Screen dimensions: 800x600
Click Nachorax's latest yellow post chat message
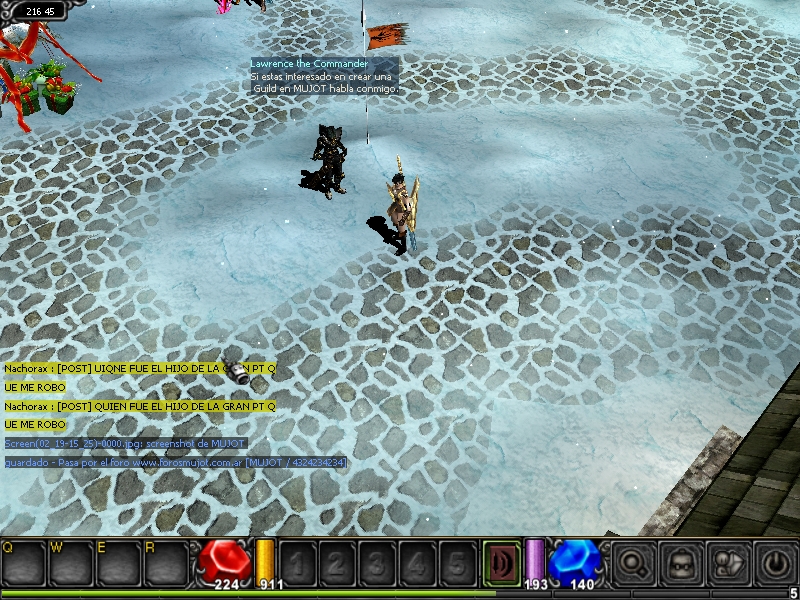point(139,406)
